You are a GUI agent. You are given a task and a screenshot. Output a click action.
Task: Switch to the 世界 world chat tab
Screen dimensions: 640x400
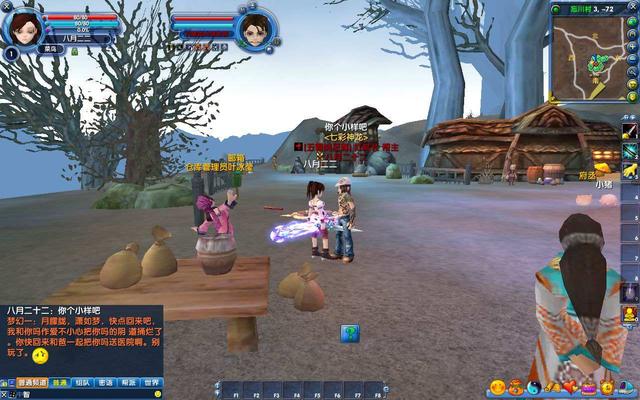pyautogui.click(x=151, y=382)
